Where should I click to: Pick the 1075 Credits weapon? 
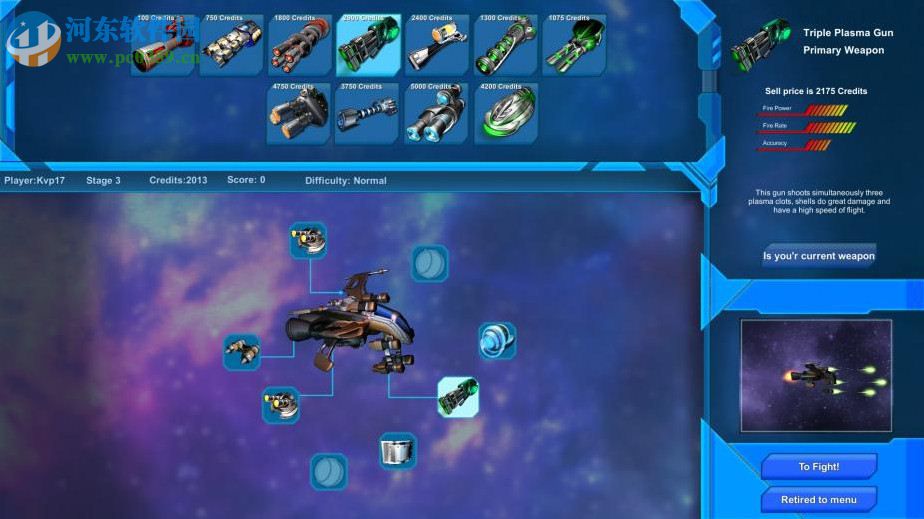[x=573, y=45]
